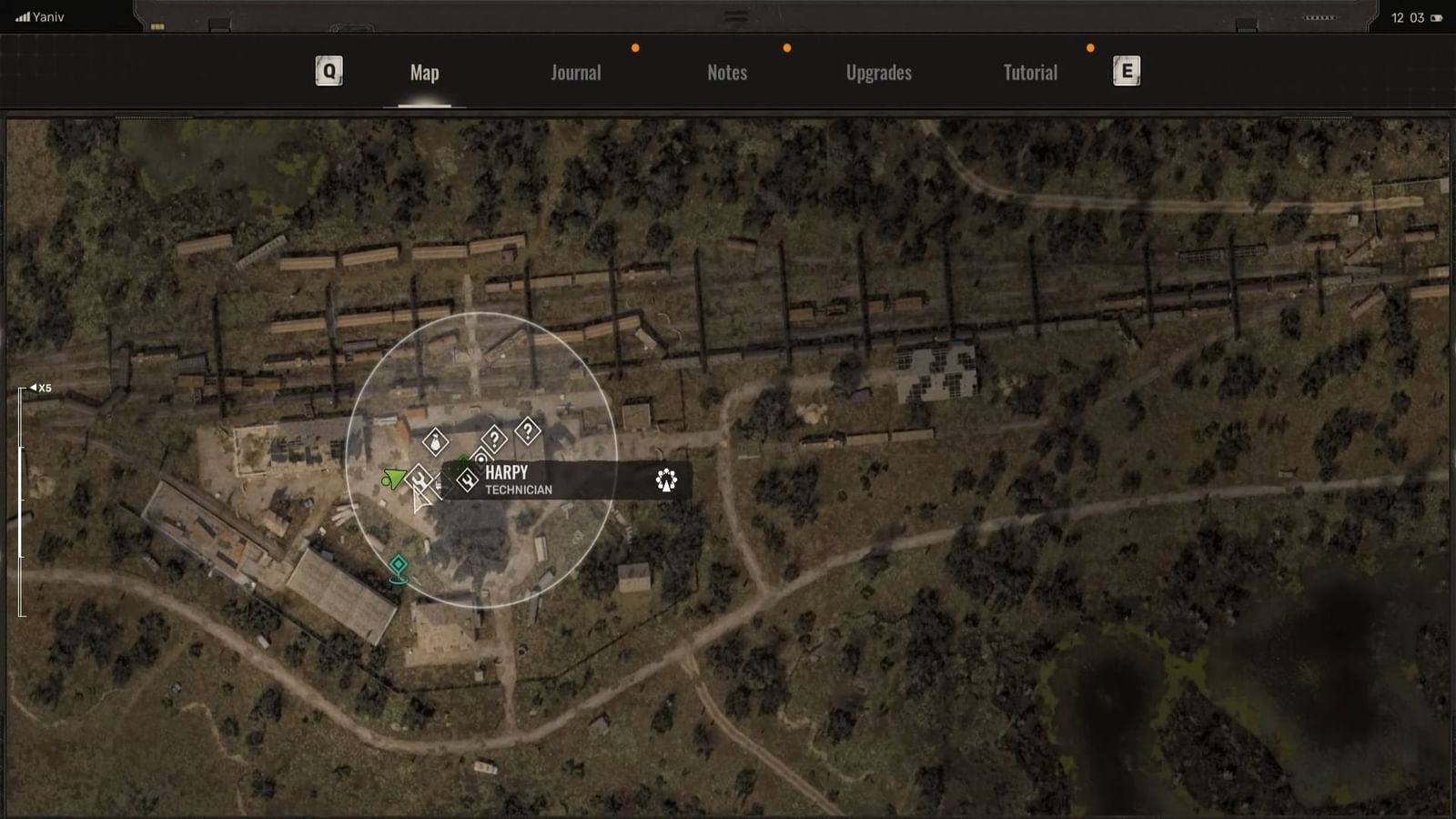This screenshot has height=819, width=1456.
Task: Click the stash bag map marker
Action: (435, 440)
